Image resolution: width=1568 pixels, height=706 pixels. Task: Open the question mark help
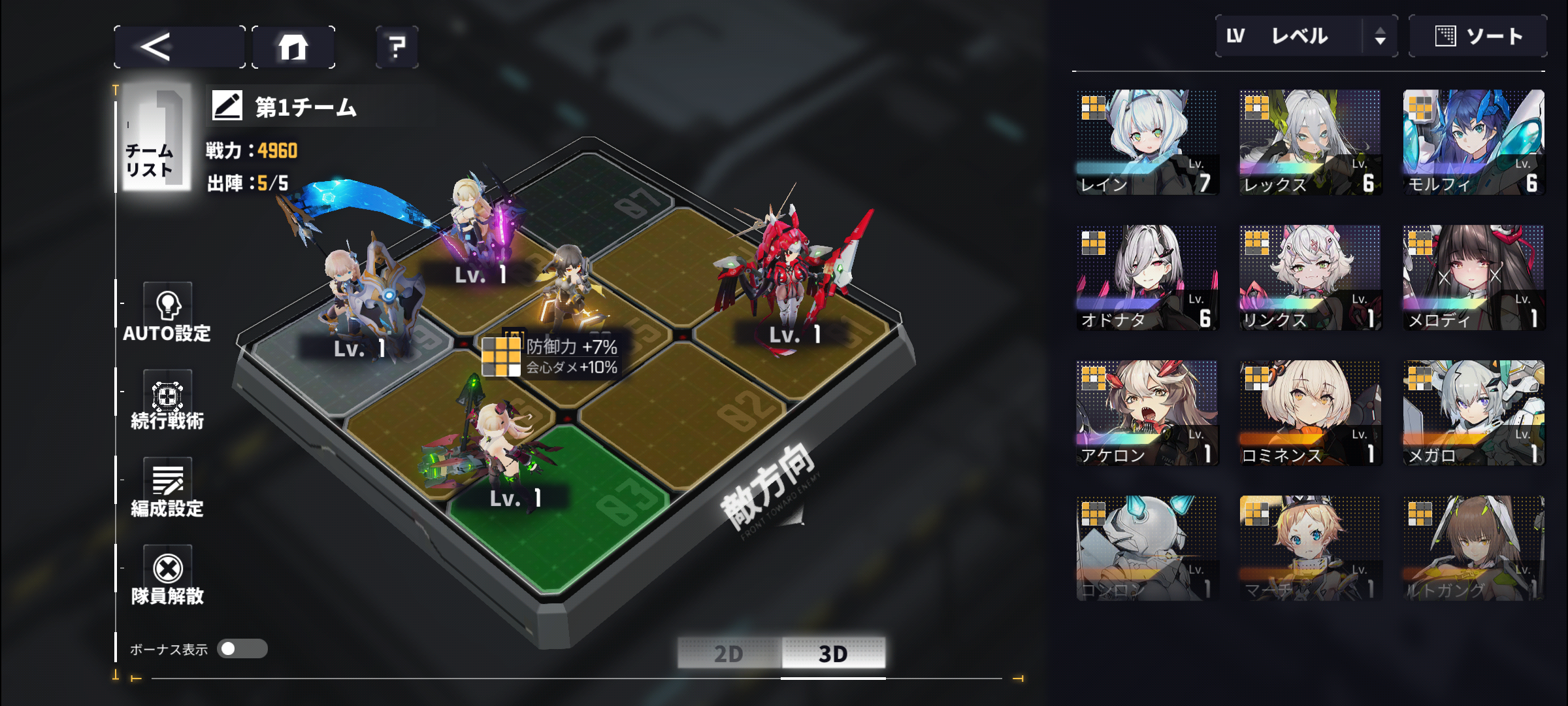(x=397, y=47)
